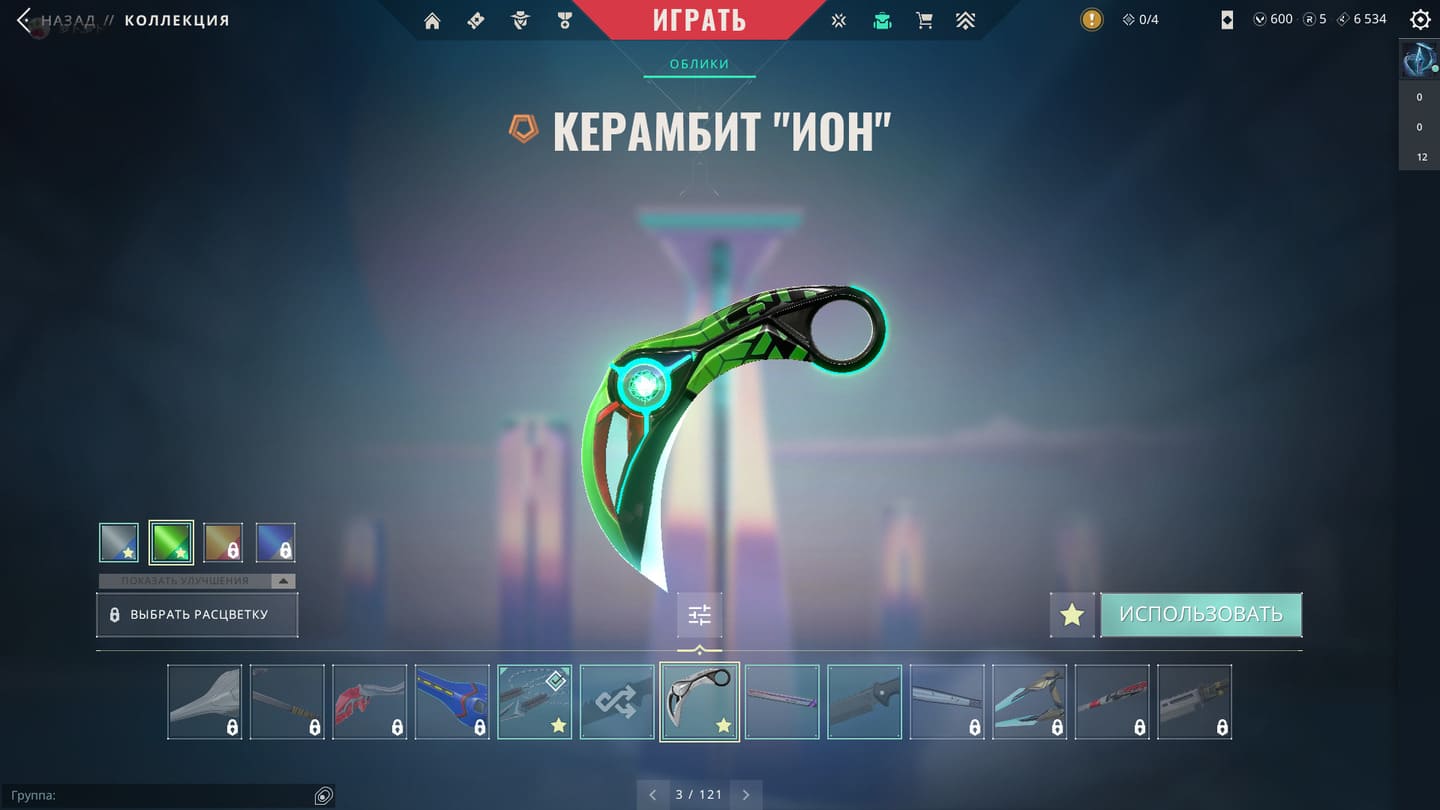Select the red blade melee thumbnail

click(370, 702)
